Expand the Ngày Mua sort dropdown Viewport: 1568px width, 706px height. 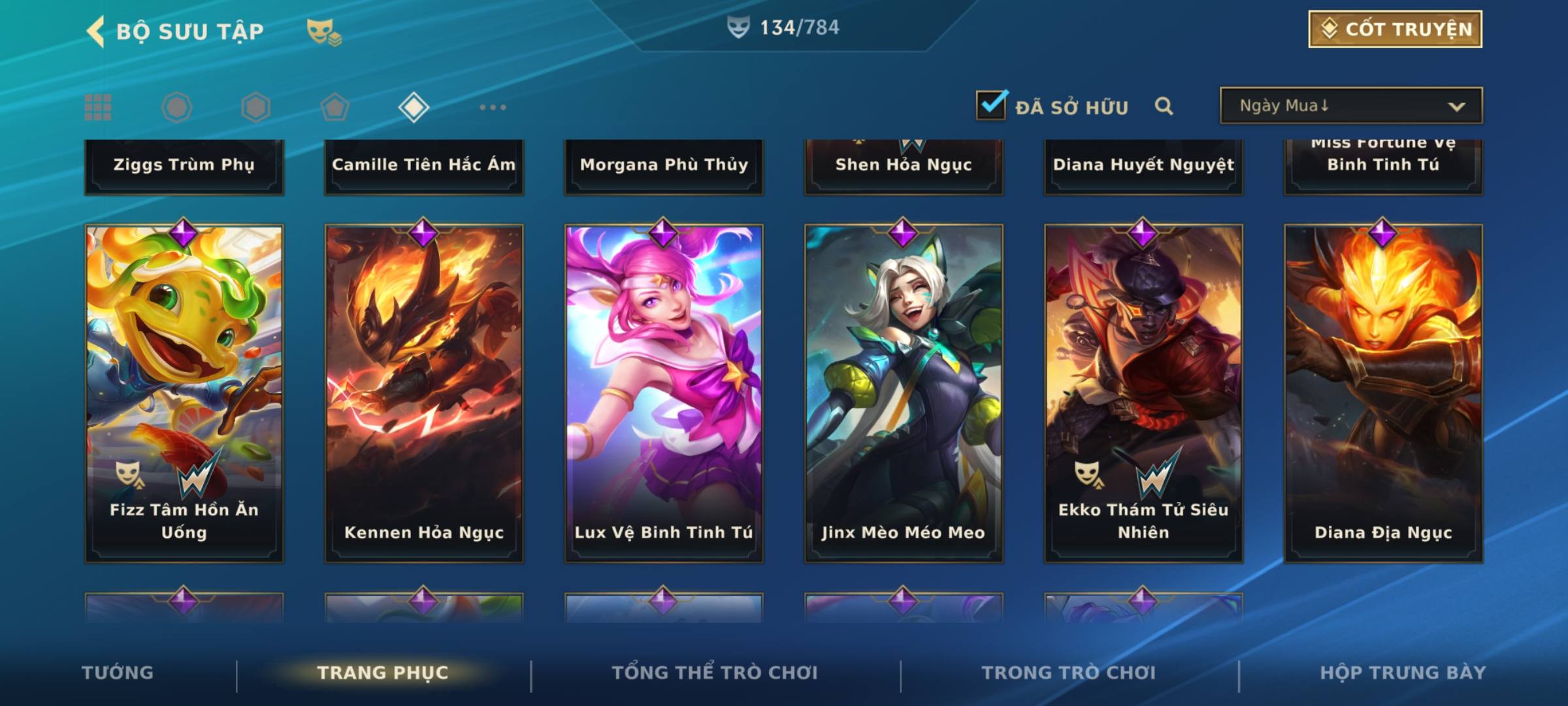[1350, 106]
